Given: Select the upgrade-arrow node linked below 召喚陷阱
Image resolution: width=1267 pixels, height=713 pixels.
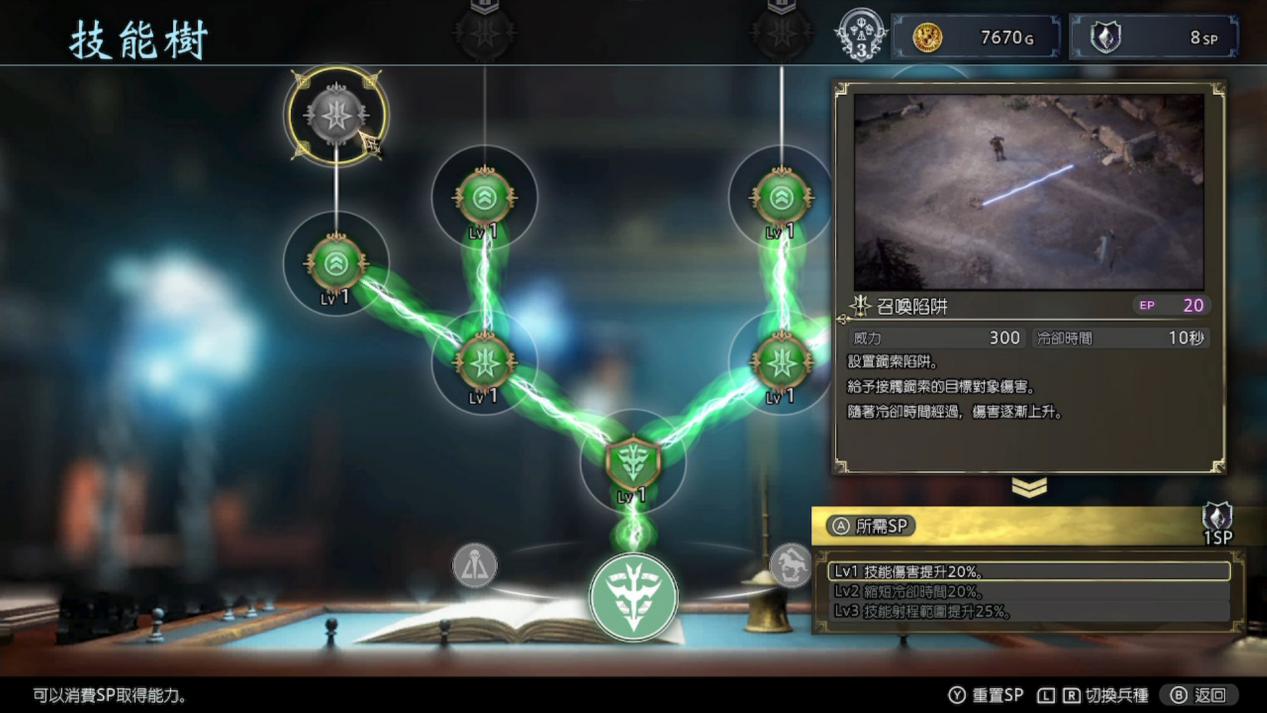Looking at the screenshot, I should 336,264.
